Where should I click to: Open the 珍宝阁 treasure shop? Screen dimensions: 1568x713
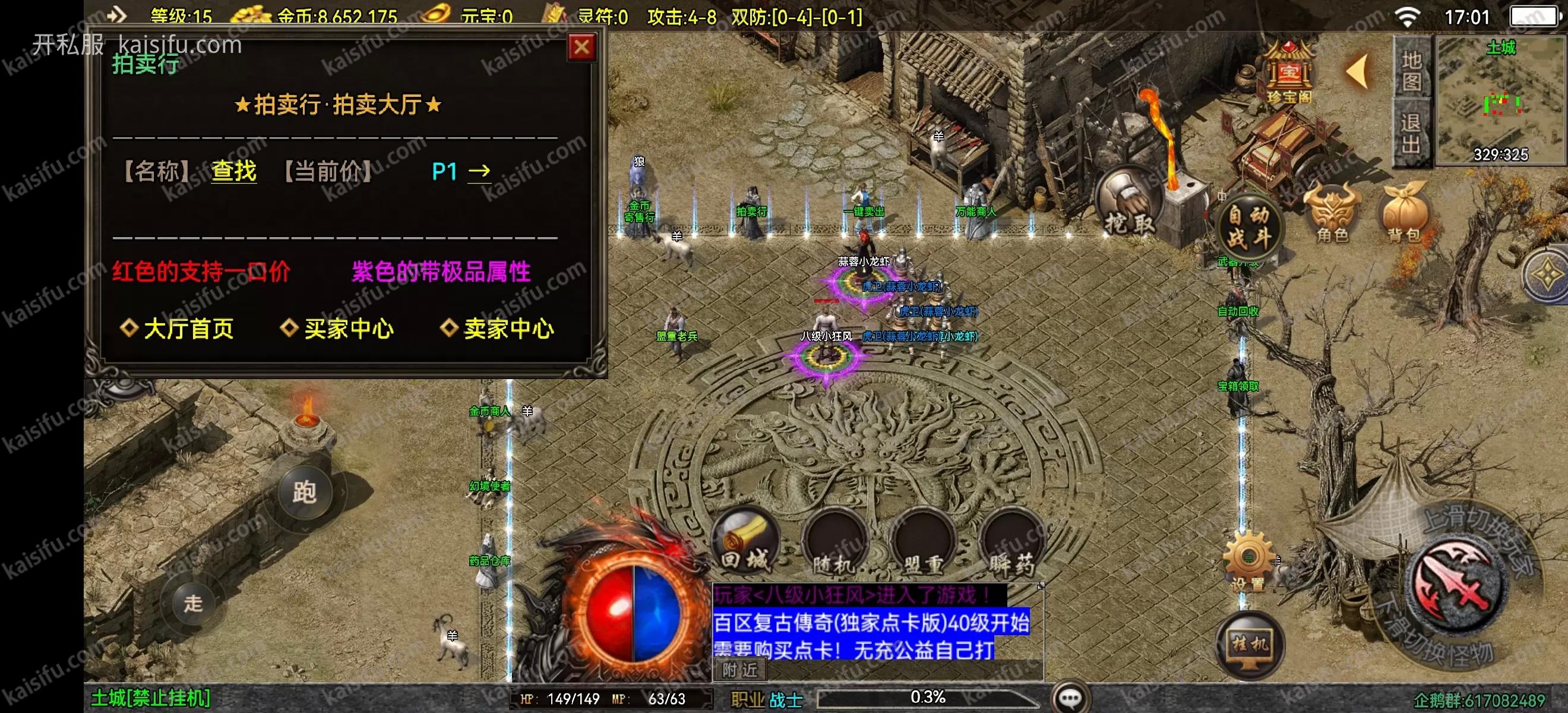1288,72
